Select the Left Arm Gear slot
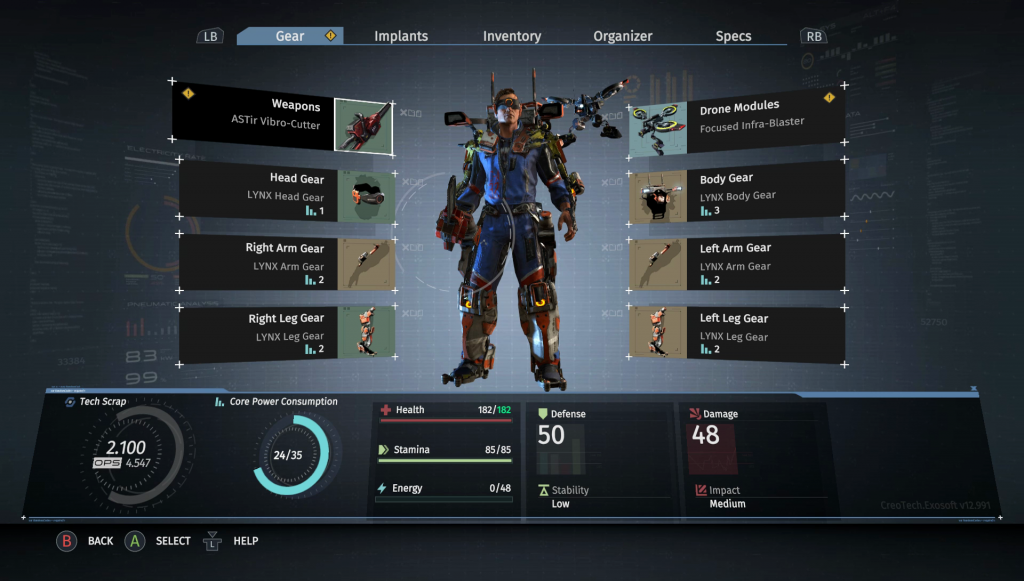Viewport: 1024px width, 581px height. click(736, 263)
